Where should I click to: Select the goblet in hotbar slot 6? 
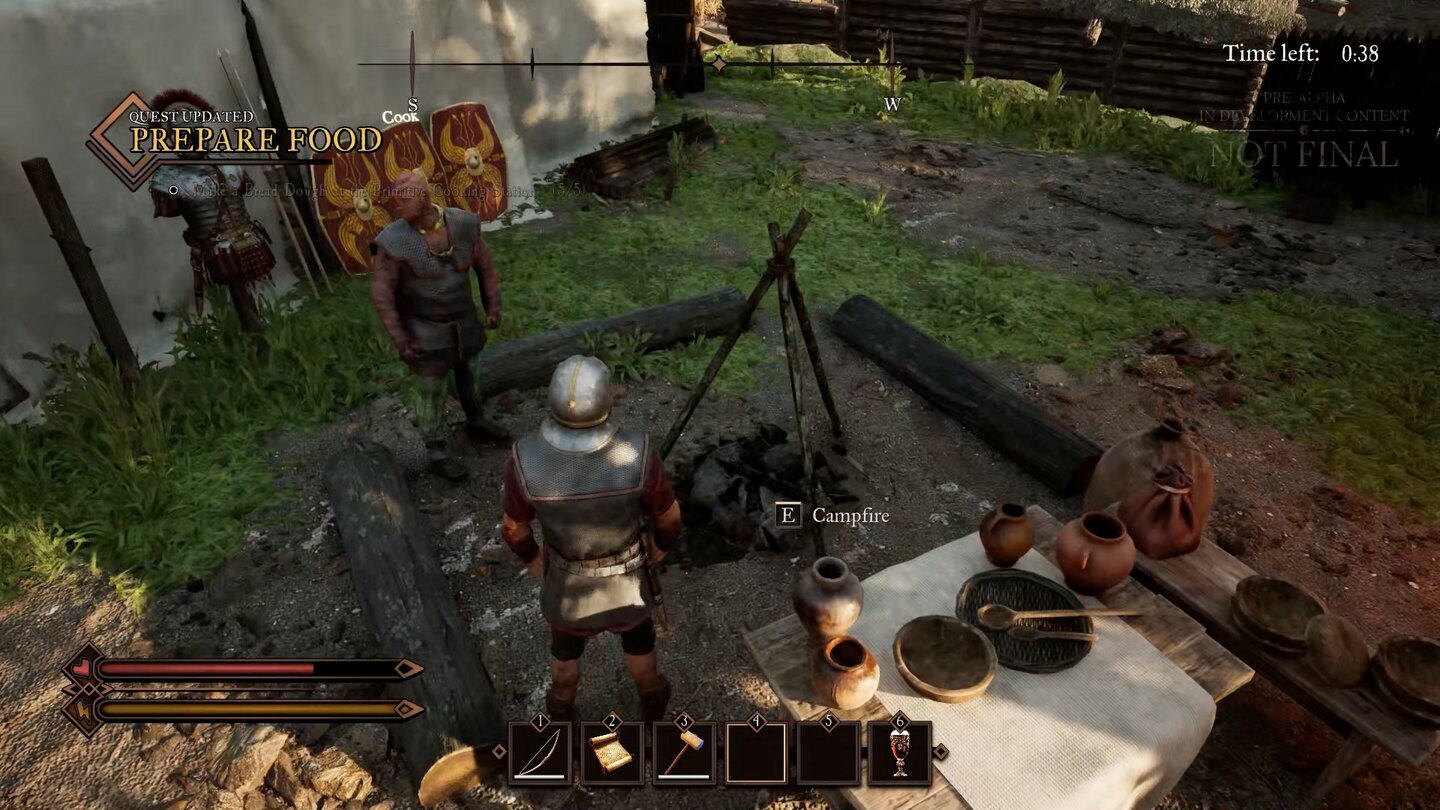(x=900, y=750)
